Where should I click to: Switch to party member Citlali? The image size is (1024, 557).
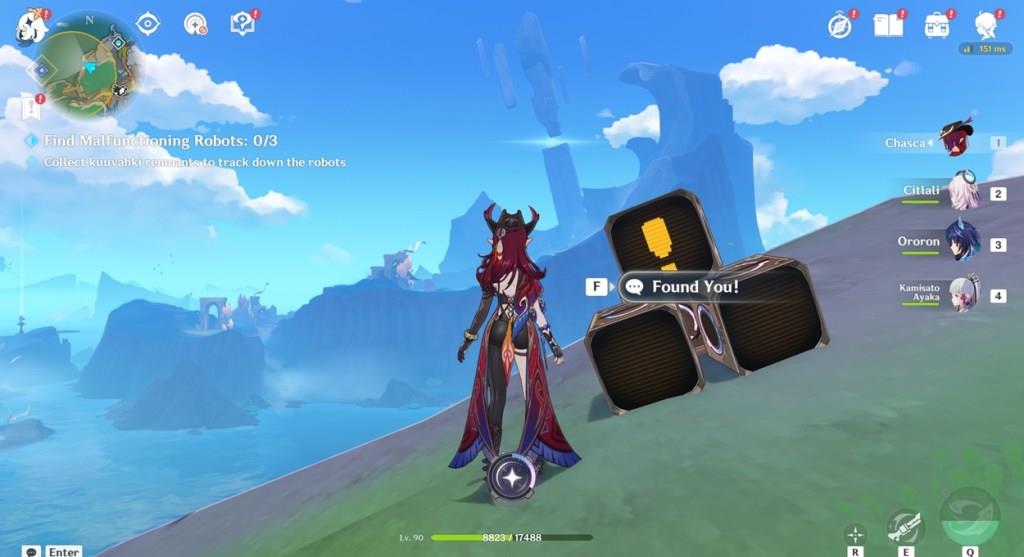pos(963,192)
